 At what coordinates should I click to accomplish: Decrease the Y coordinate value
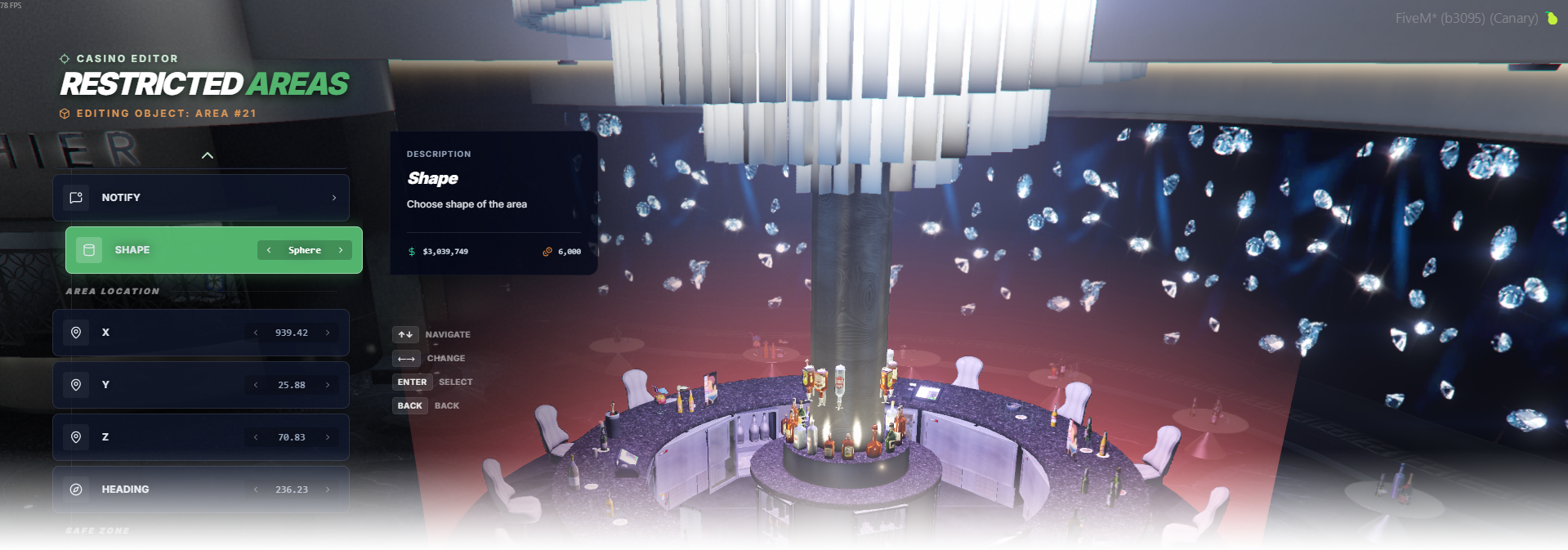pos(256,385)
